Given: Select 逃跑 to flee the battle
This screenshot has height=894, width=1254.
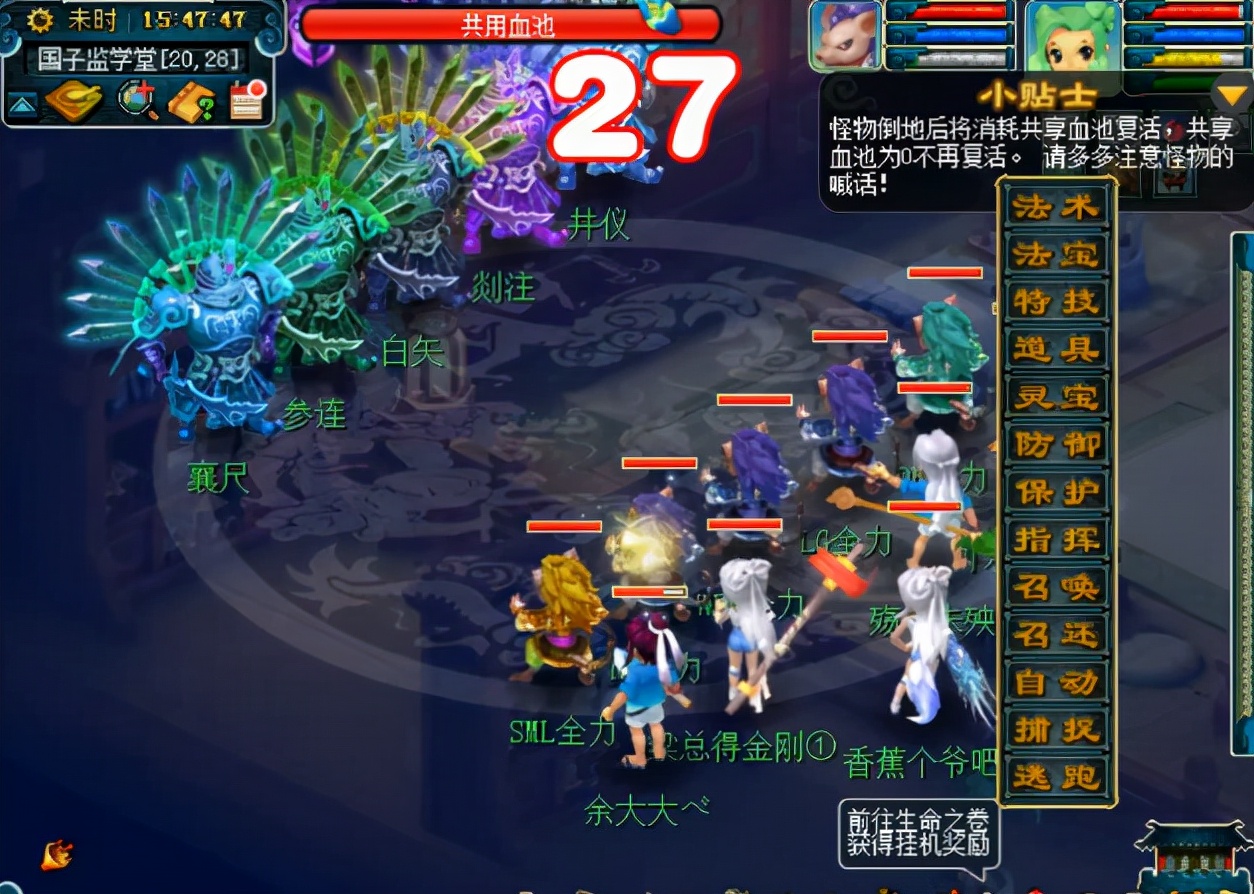Looking at the screenshot, I should pyautogui.click(x=1056, y=777).
